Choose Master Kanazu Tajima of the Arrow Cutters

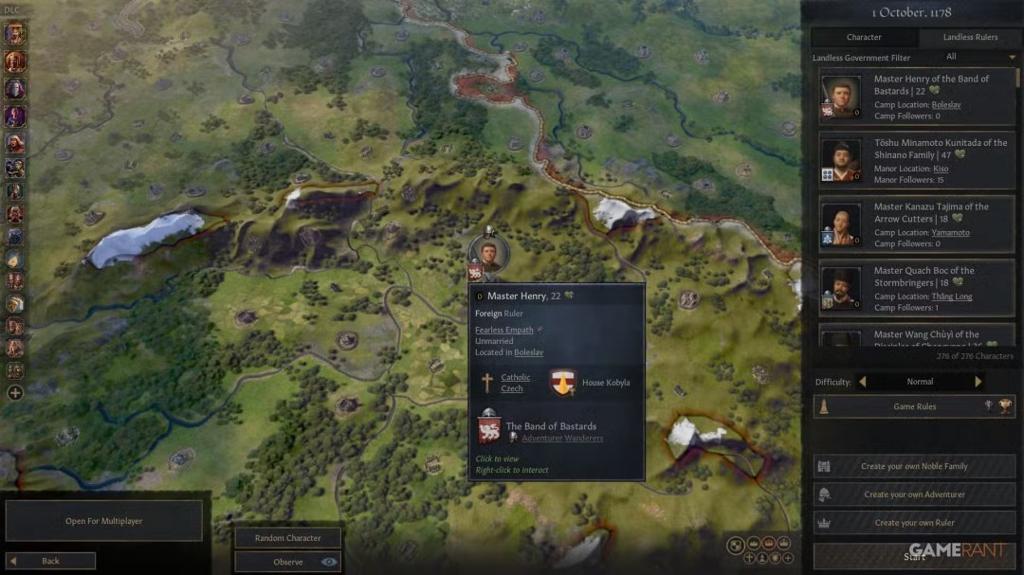pyautogui.click(x=917, y=225)
